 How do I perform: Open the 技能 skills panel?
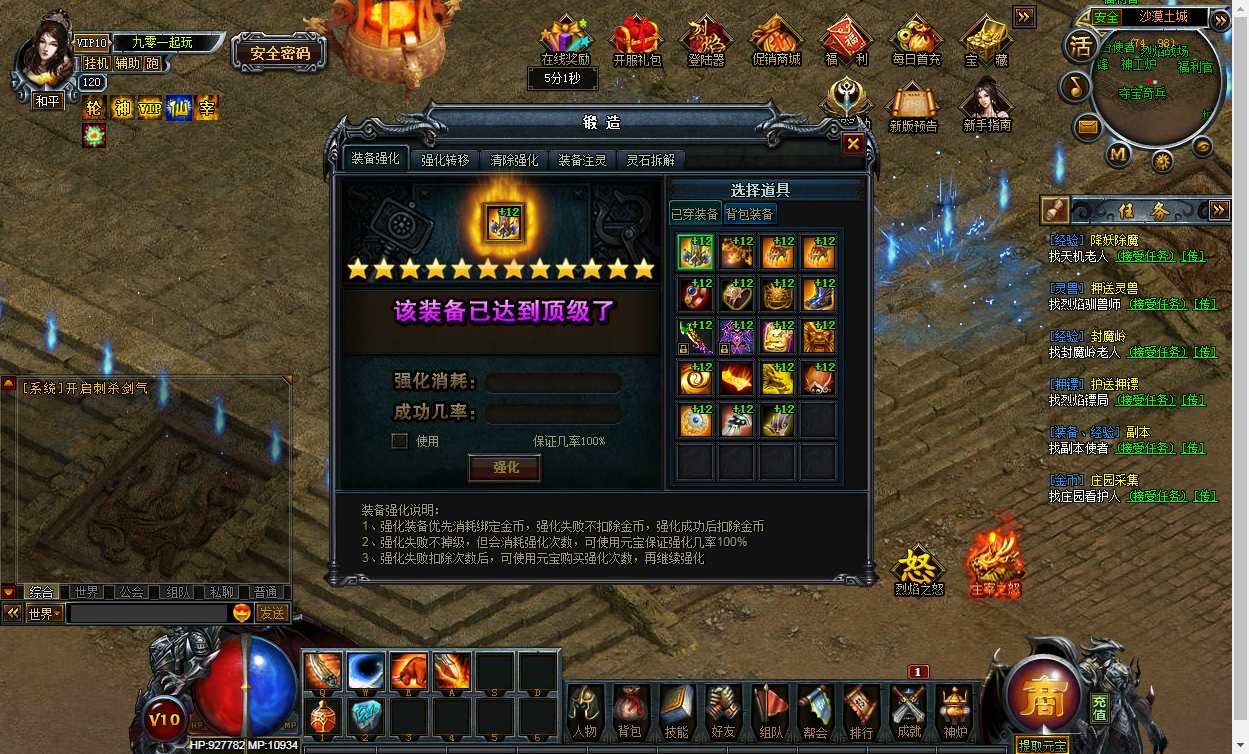pos(676,712)
